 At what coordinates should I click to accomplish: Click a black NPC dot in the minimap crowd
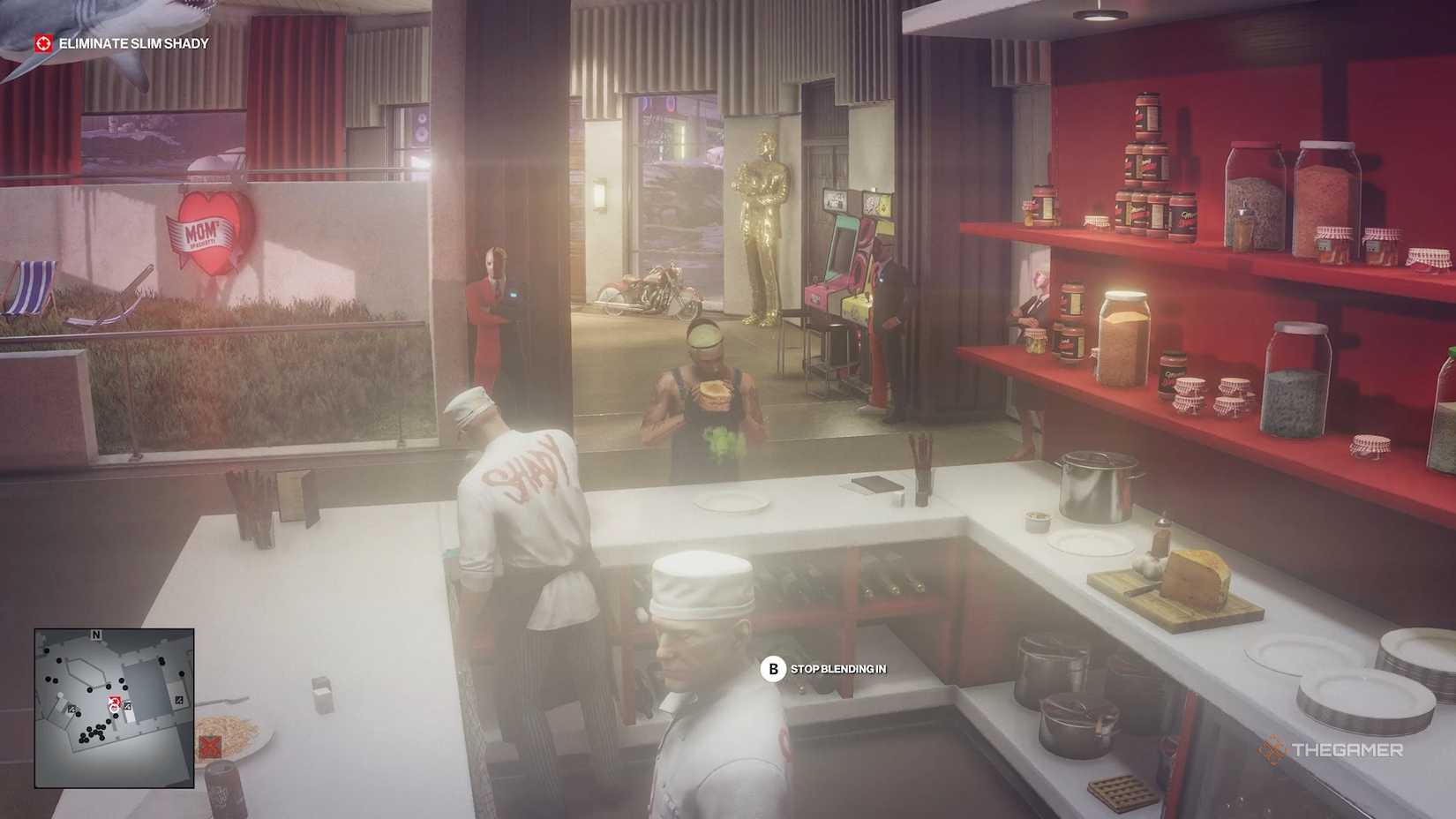[91, 731]
